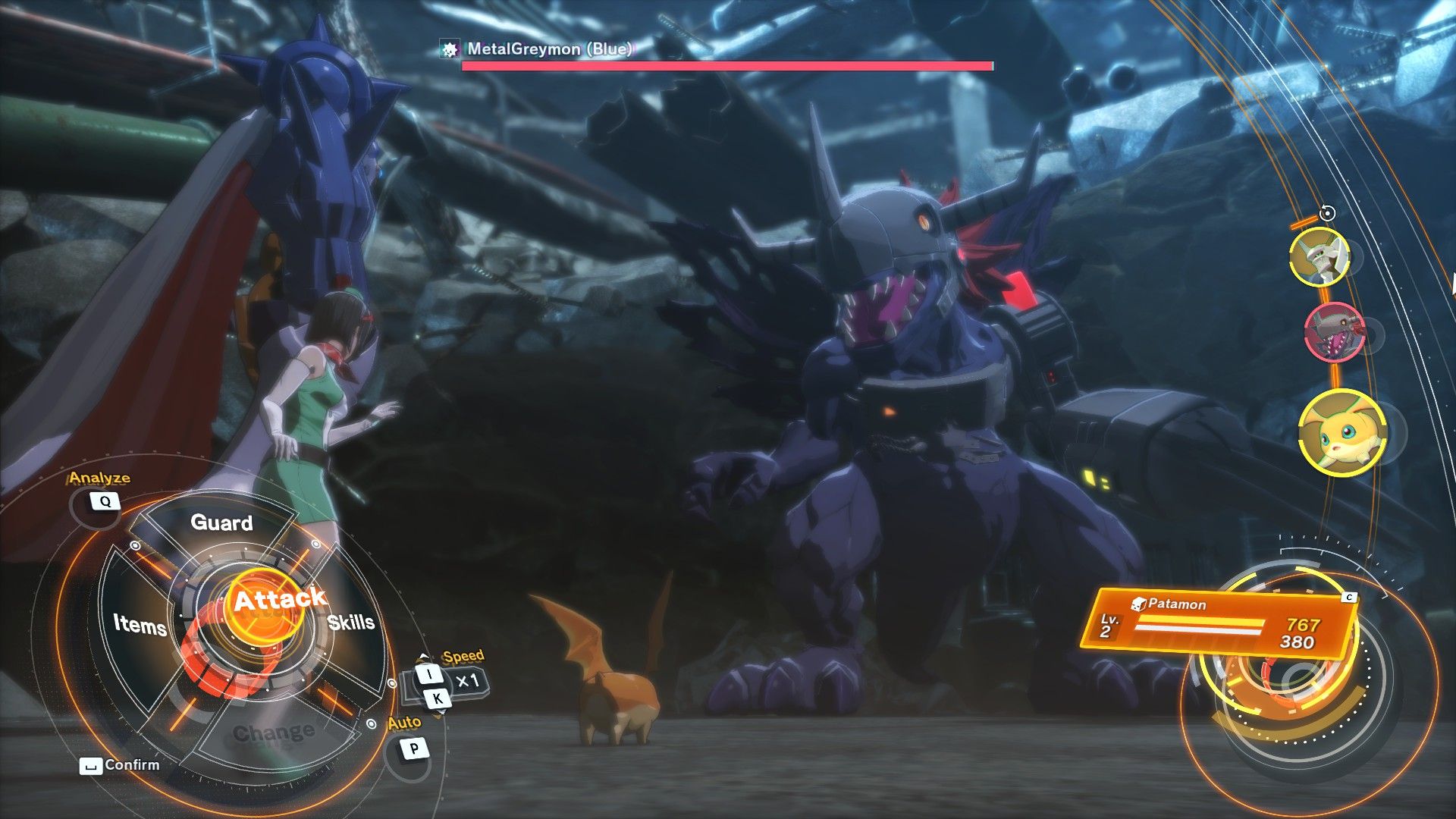Open the Items menu

point(140,624)
